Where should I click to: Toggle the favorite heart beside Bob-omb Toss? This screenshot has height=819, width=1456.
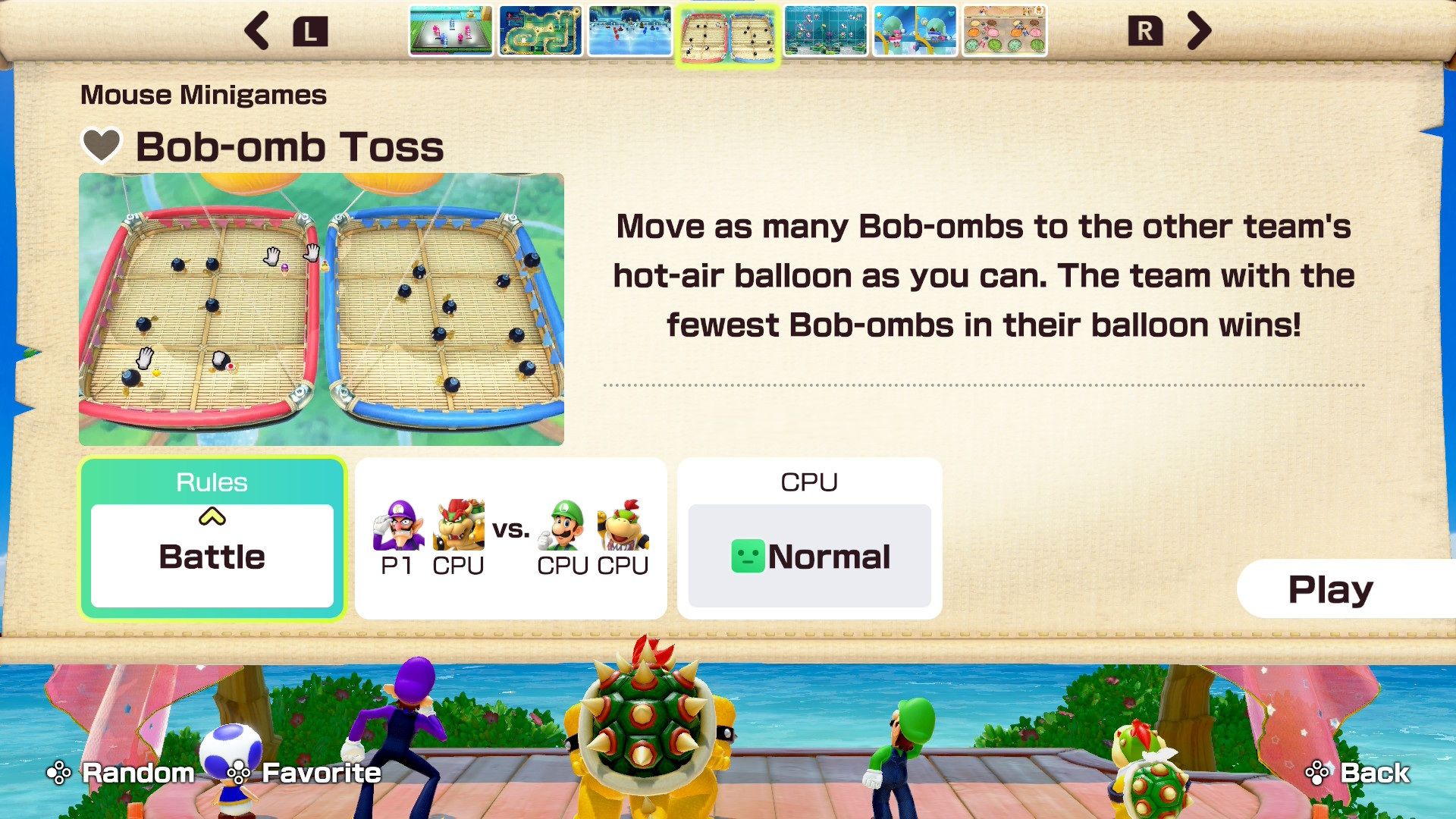click(x=101, y=146)
